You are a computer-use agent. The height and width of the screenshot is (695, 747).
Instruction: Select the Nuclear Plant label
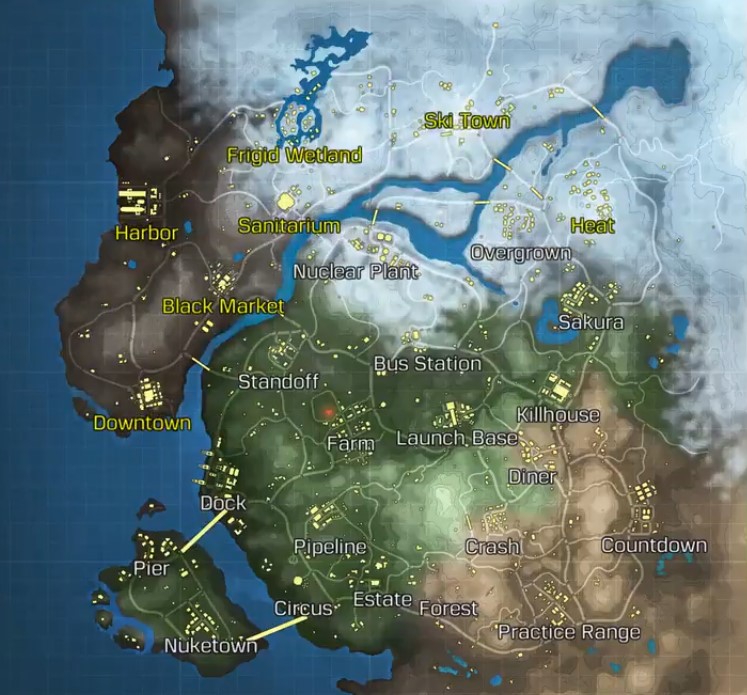point(355,272)
